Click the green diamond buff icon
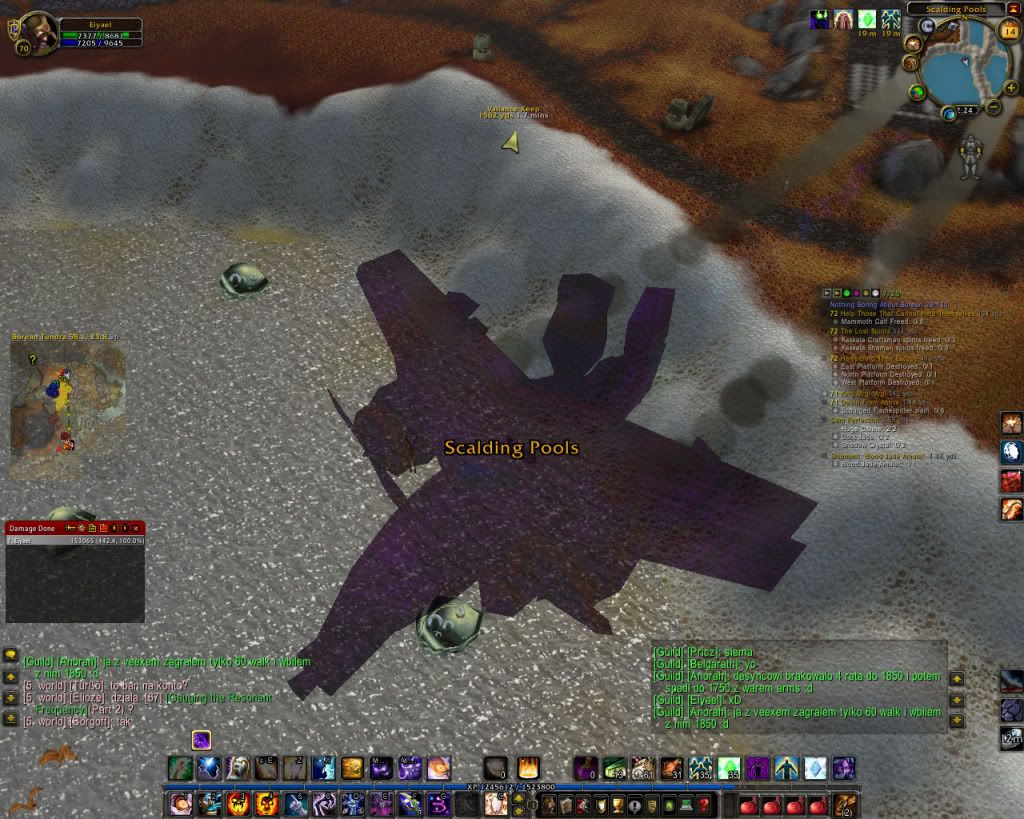The width and height of the screenshot is (1024, 819). point(866,19)
